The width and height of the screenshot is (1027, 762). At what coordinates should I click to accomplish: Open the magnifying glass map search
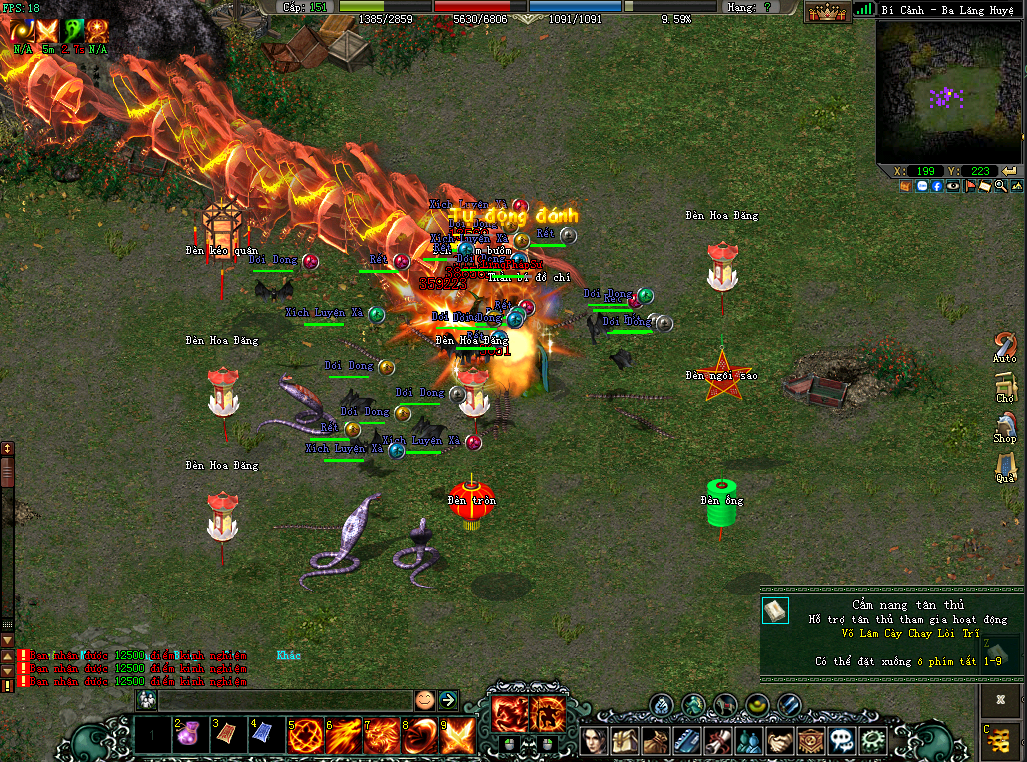coord(1001,186)
